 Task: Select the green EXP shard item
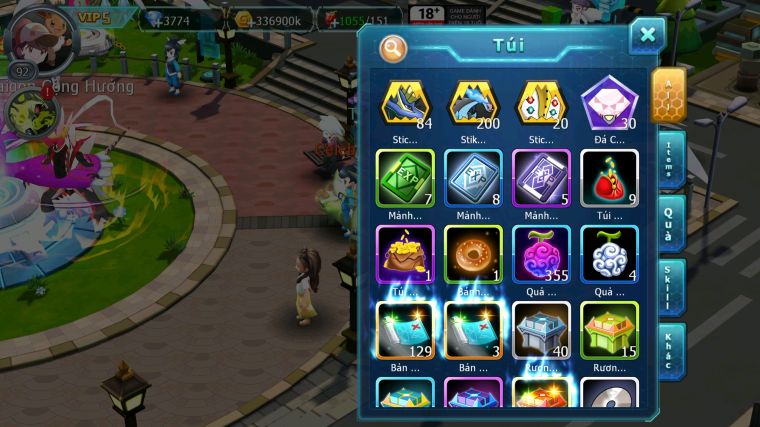click(x=405, y=178)
